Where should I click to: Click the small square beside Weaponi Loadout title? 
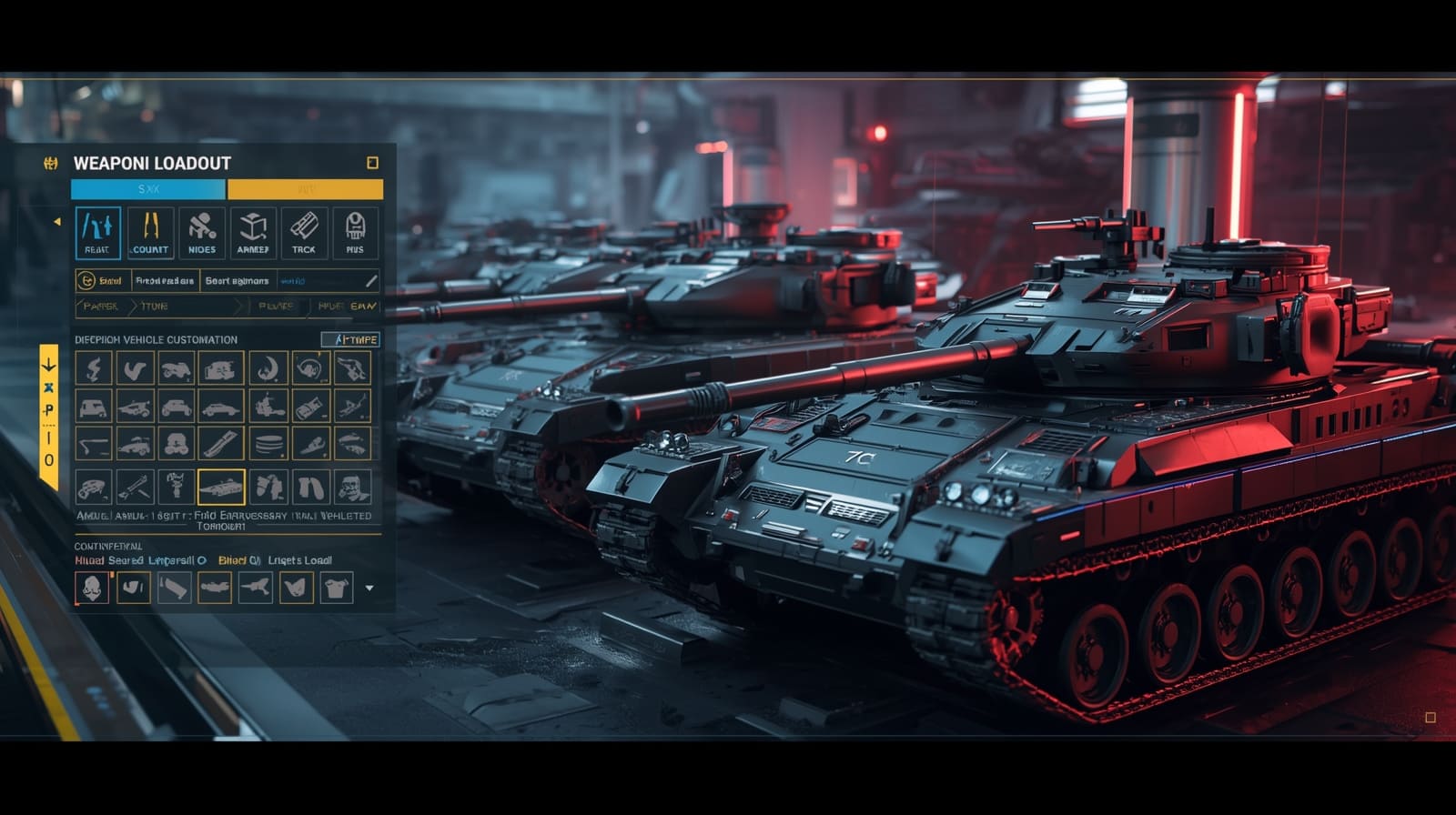(372, 163)
